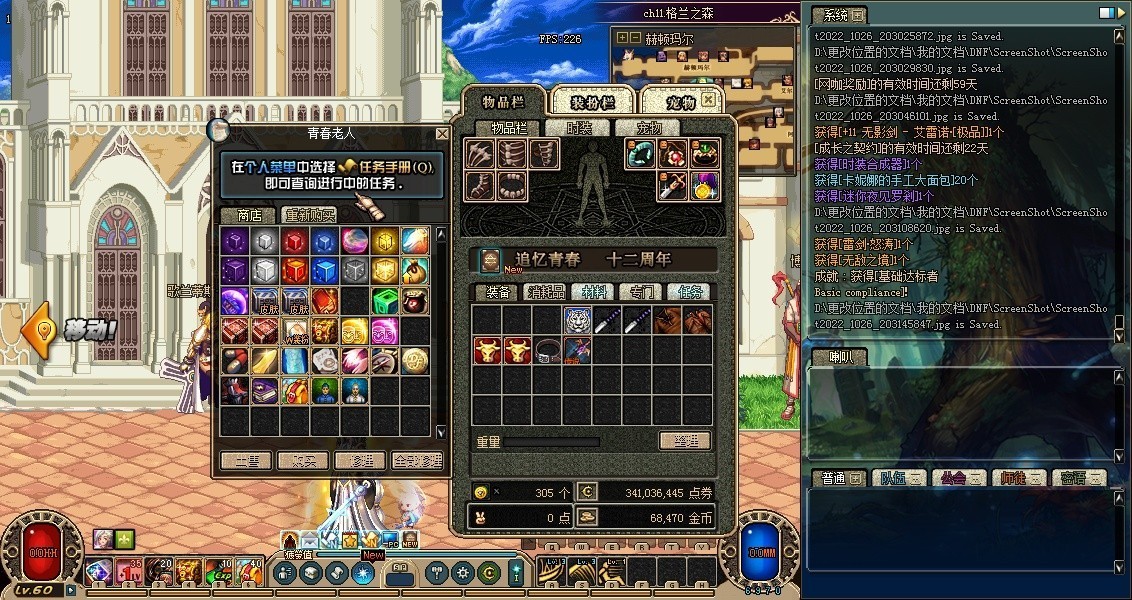Close the 青春老人 shop window
The image size is (1132, 600).
click(x=442, y=133)
